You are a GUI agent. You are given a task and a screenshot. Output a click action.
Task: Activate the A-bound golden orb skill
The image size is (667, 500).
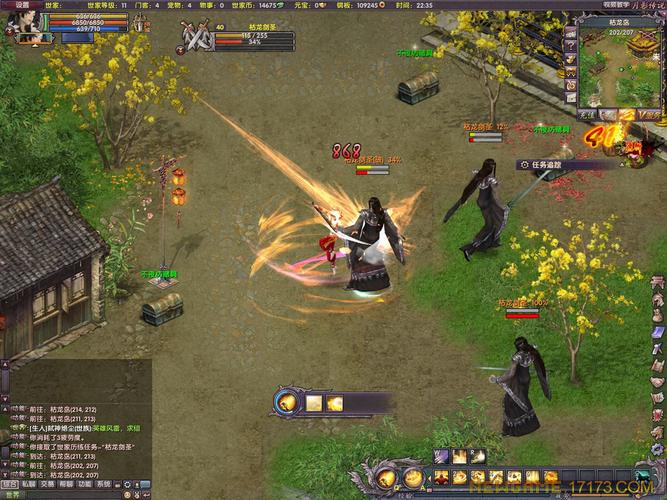coord(411,477)
